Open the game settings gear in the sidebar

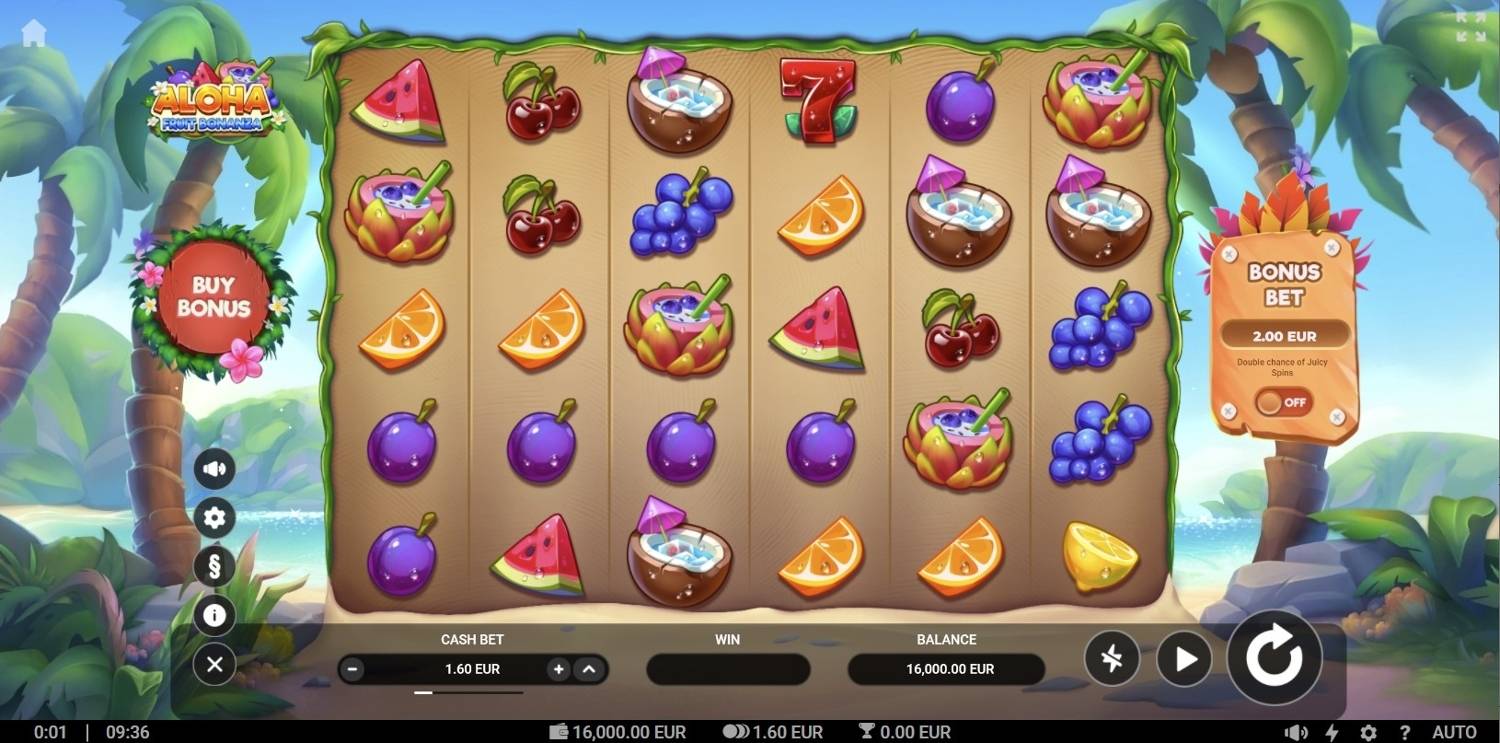tap(214, 518)
